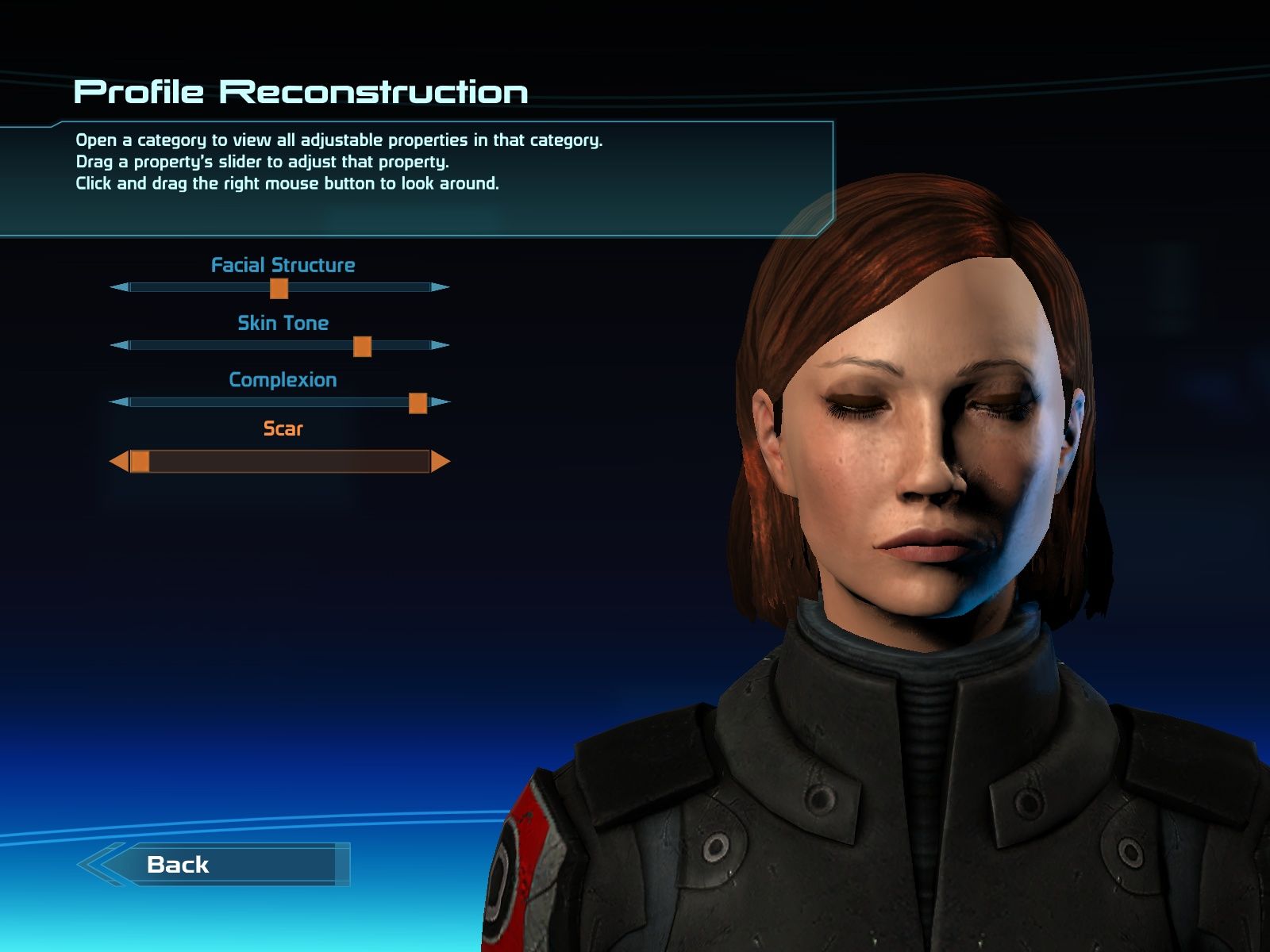Decrease Scar with the left arrow
This screenshot has height=952, width=1270.
[x=119, y=462]
